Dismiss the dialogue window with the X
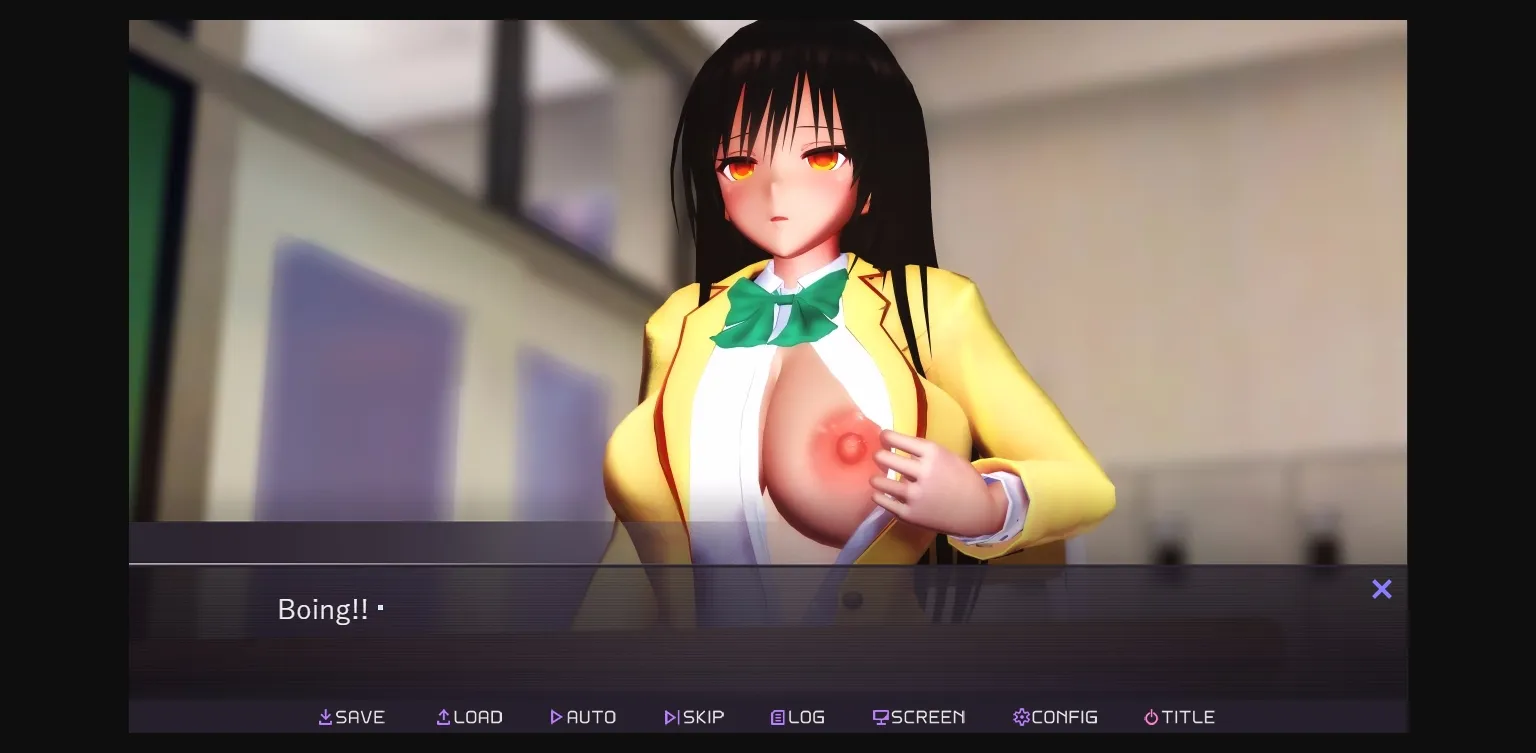The height and width of the screenshot is (753, 1536). [1382, 589]
